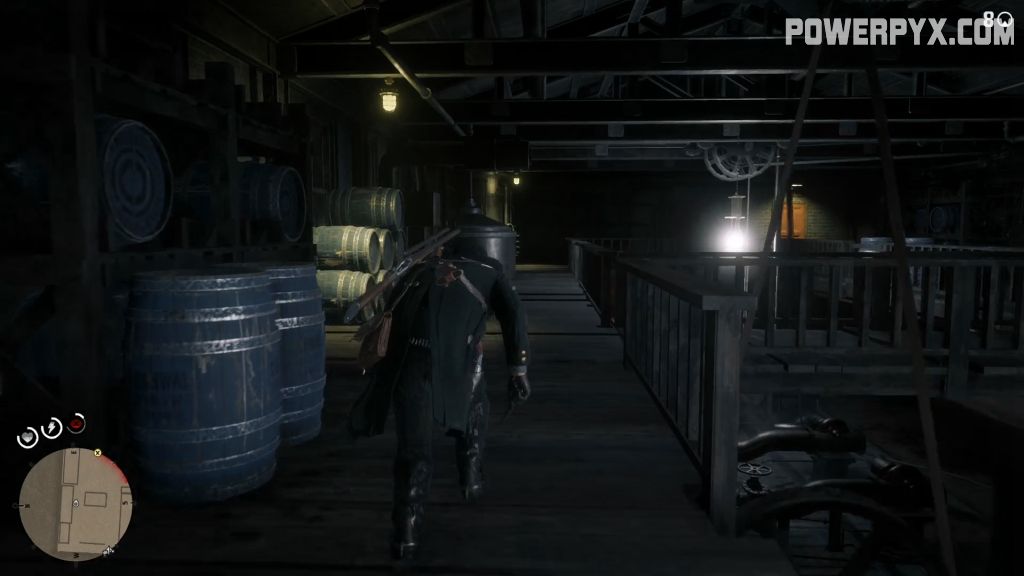Select the lightning bolt stamina core
The image size is (1024, 576).
coord(51,427)
